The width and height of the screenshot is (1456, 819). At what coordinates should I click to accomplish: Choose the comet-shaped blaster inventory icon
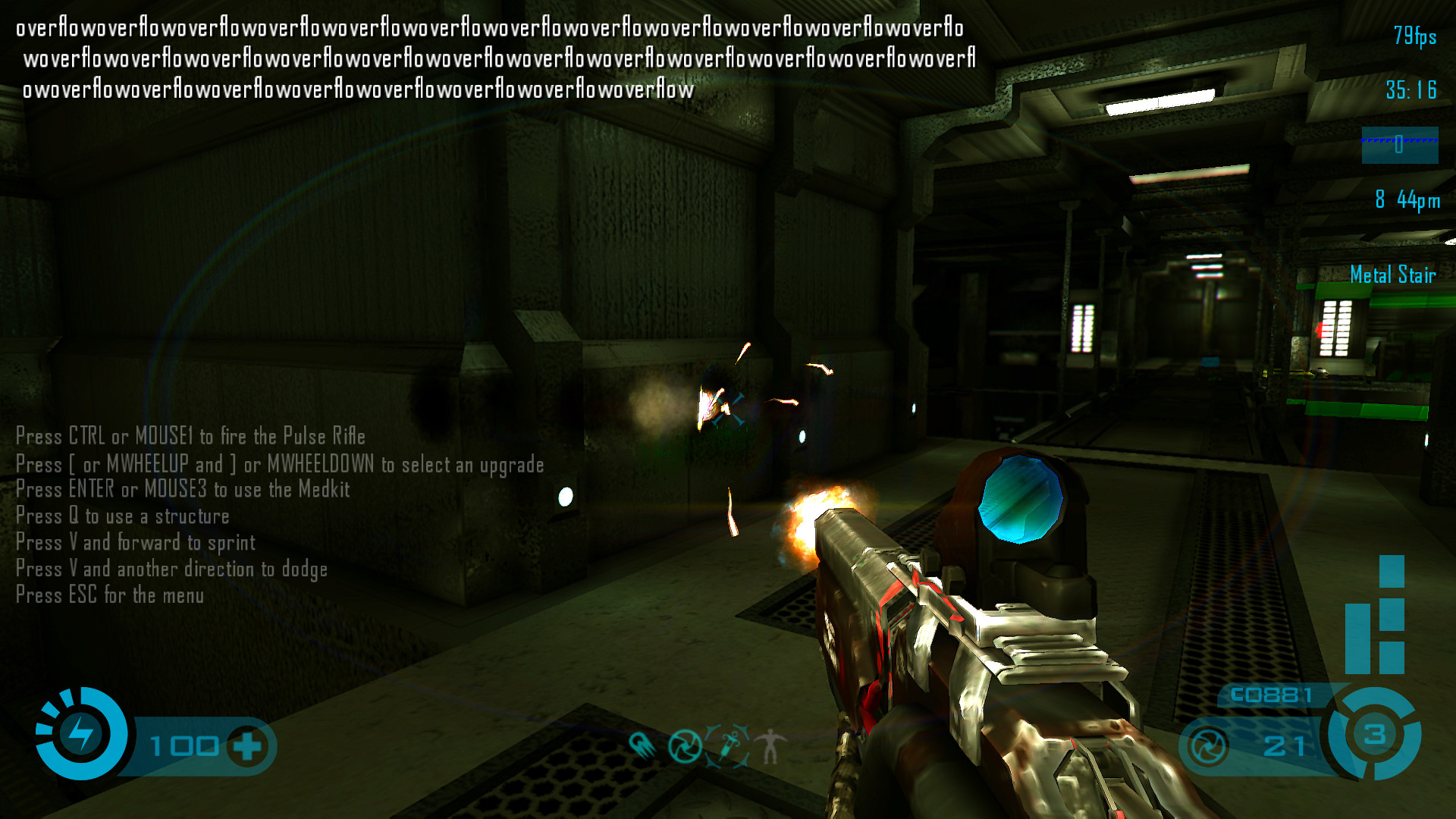coord(642,745)
